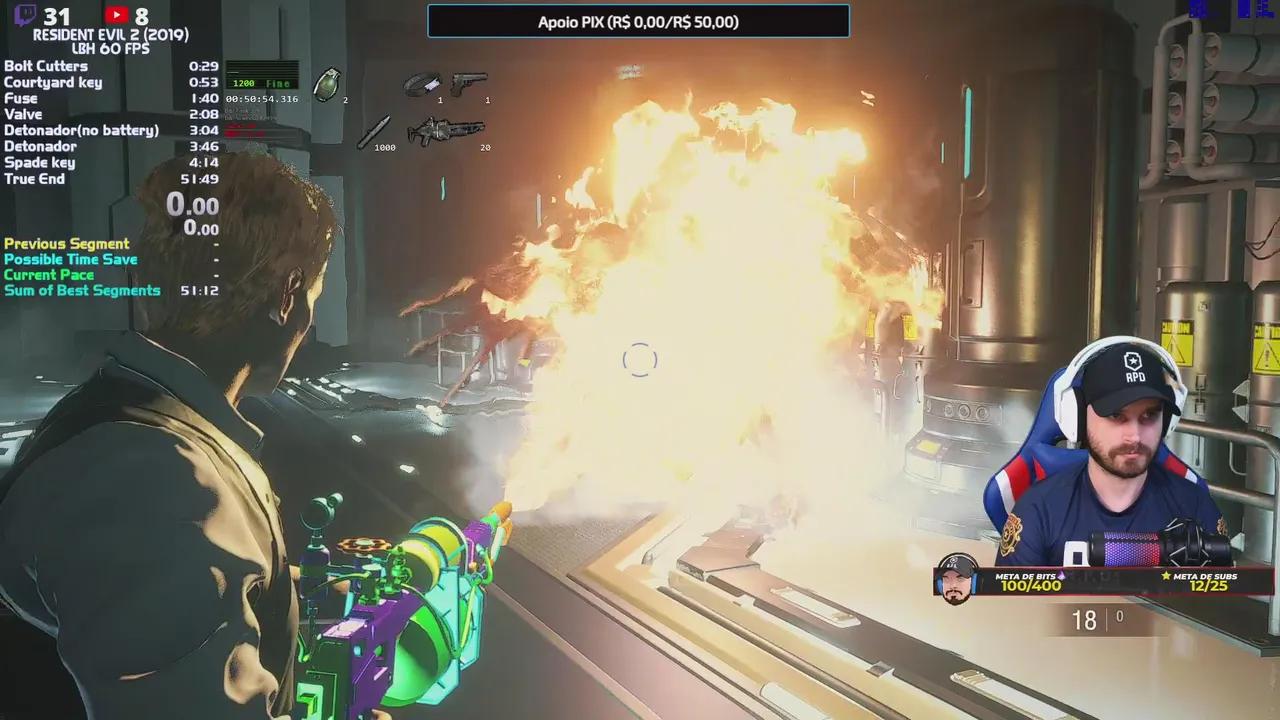Select the True End split
The height and width of the screenshot is (720, 1280).
(110, 178)
